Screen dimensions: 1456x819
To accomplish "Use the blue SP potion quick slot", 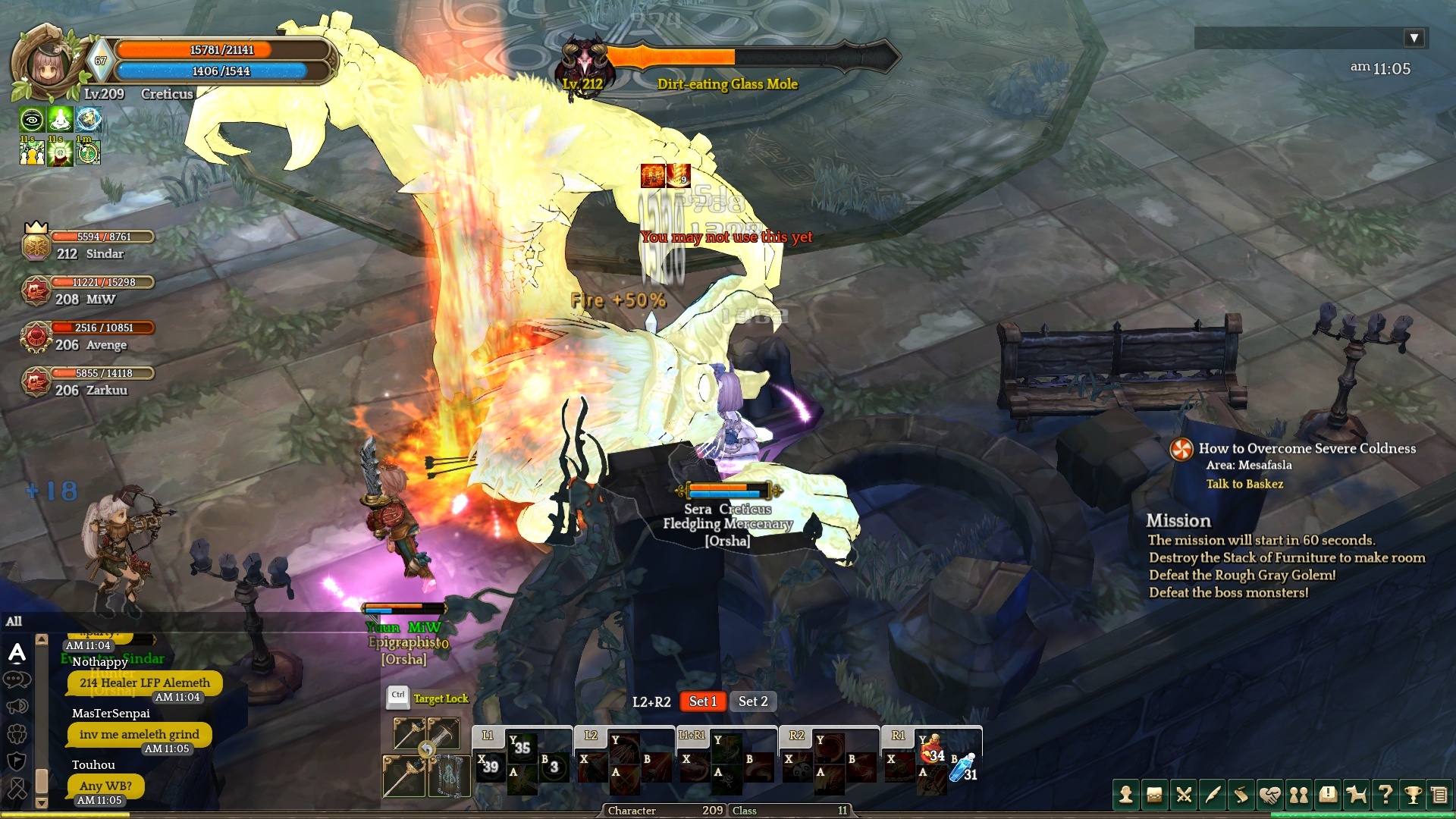I will pyautogui.click(x=964, y=768).
